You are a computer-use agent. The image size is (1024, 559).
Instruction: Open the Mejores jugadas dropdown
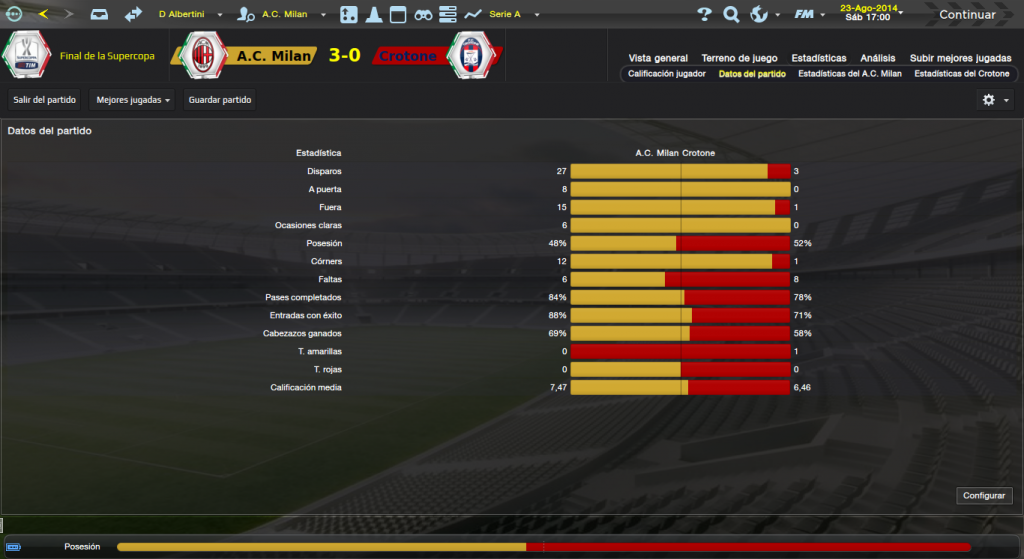132,100
